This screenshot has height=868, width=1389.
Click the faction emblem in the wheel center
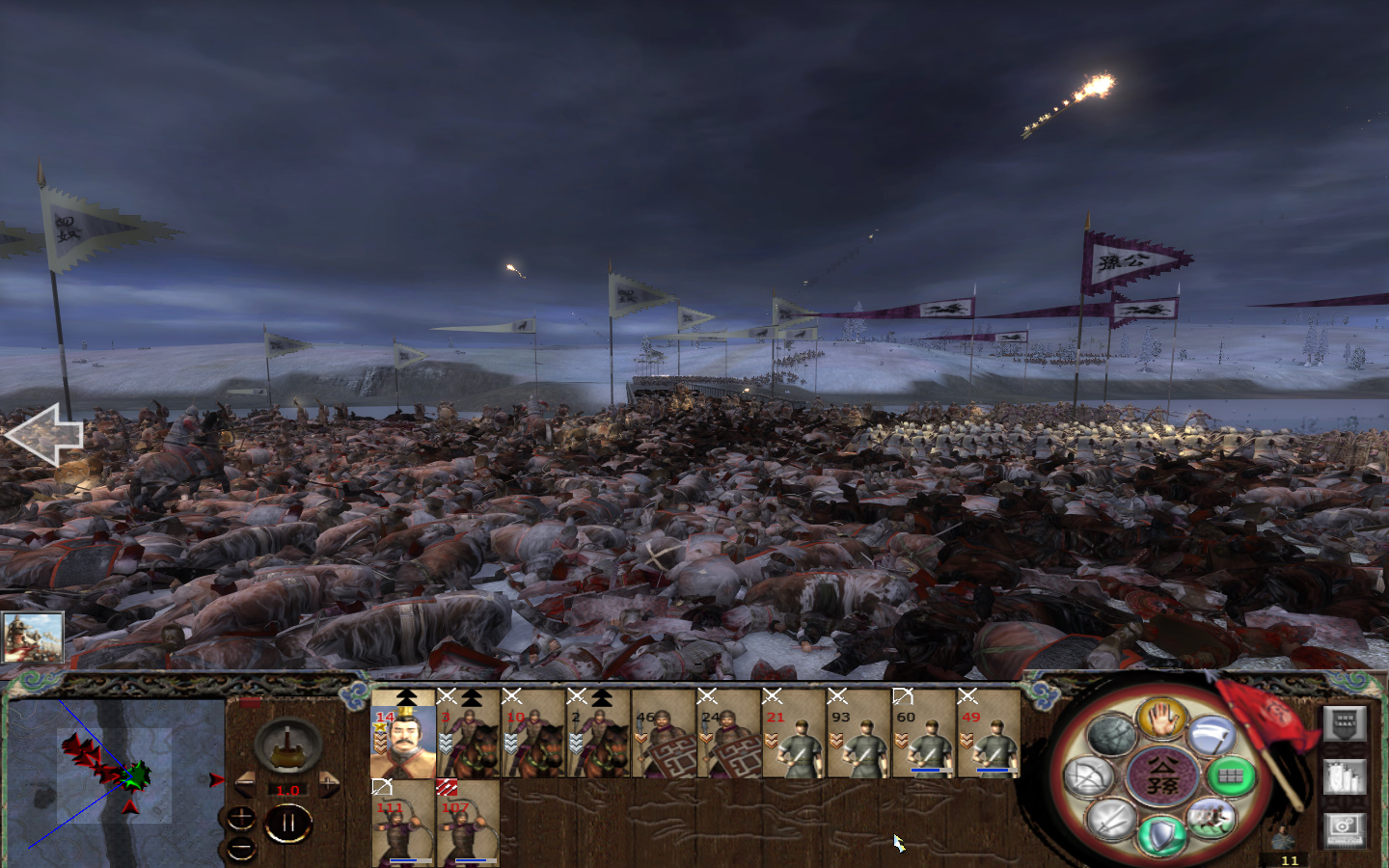[x=1161, y=777]
